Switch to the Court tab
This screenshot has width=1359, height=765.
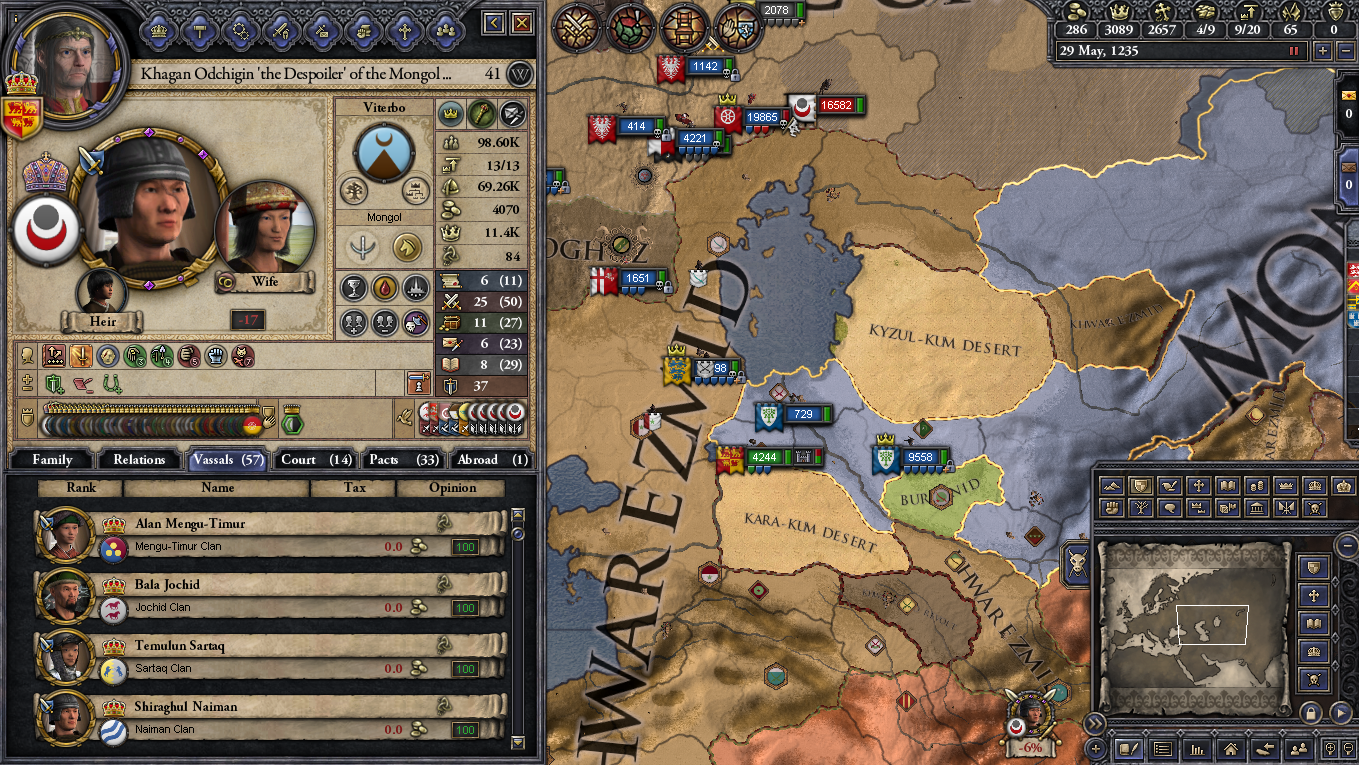pos(314,459)
